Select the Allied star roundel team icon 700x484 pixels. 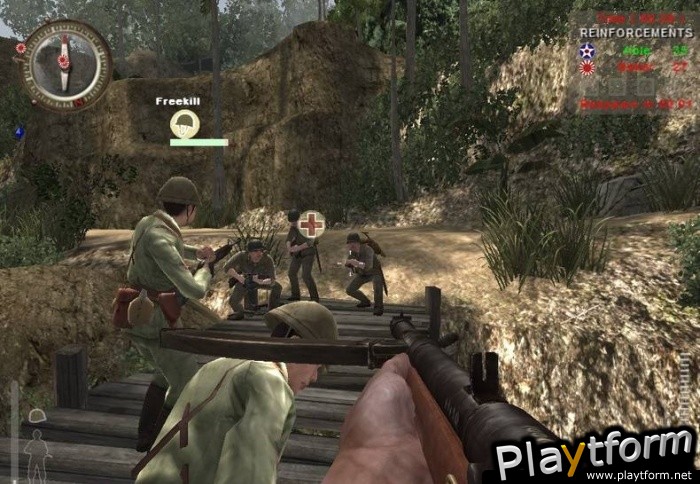[586, 50]
